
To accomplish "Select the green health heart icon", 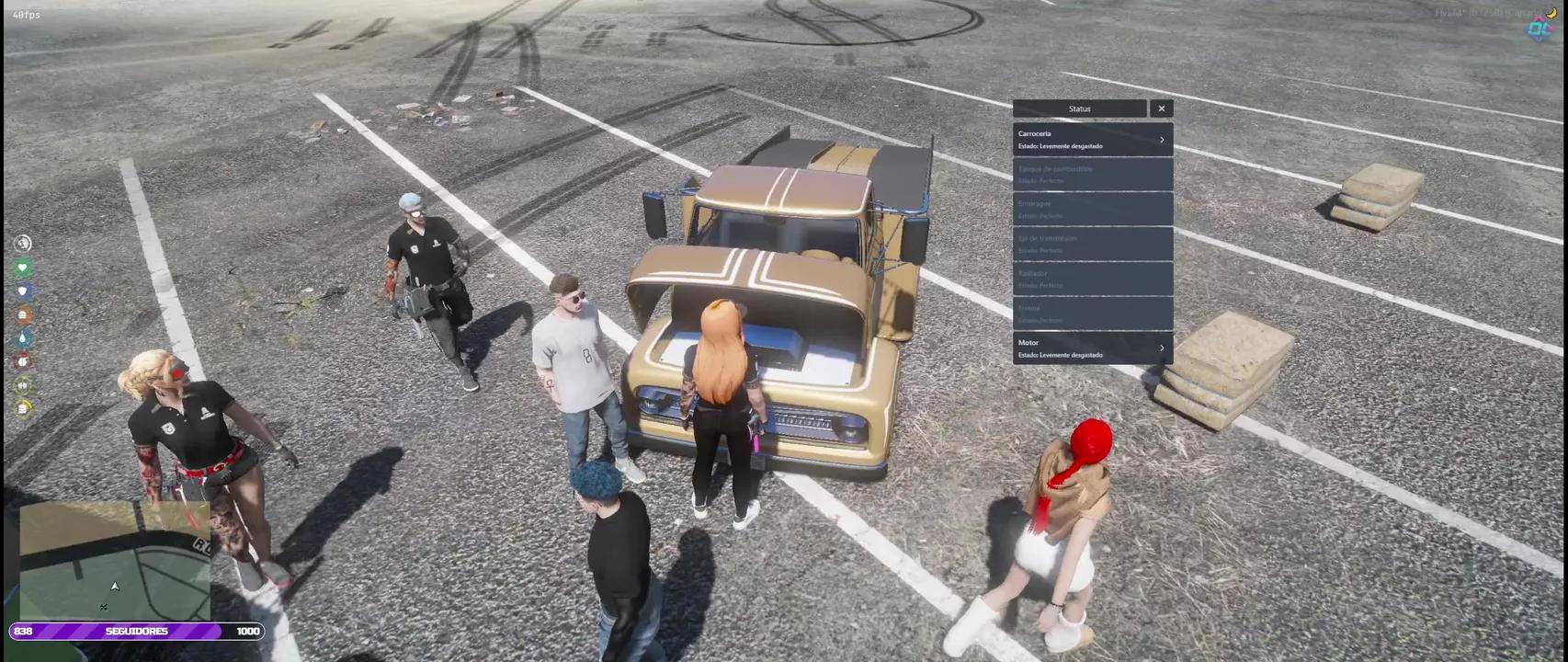I will [x=23, y=268].
